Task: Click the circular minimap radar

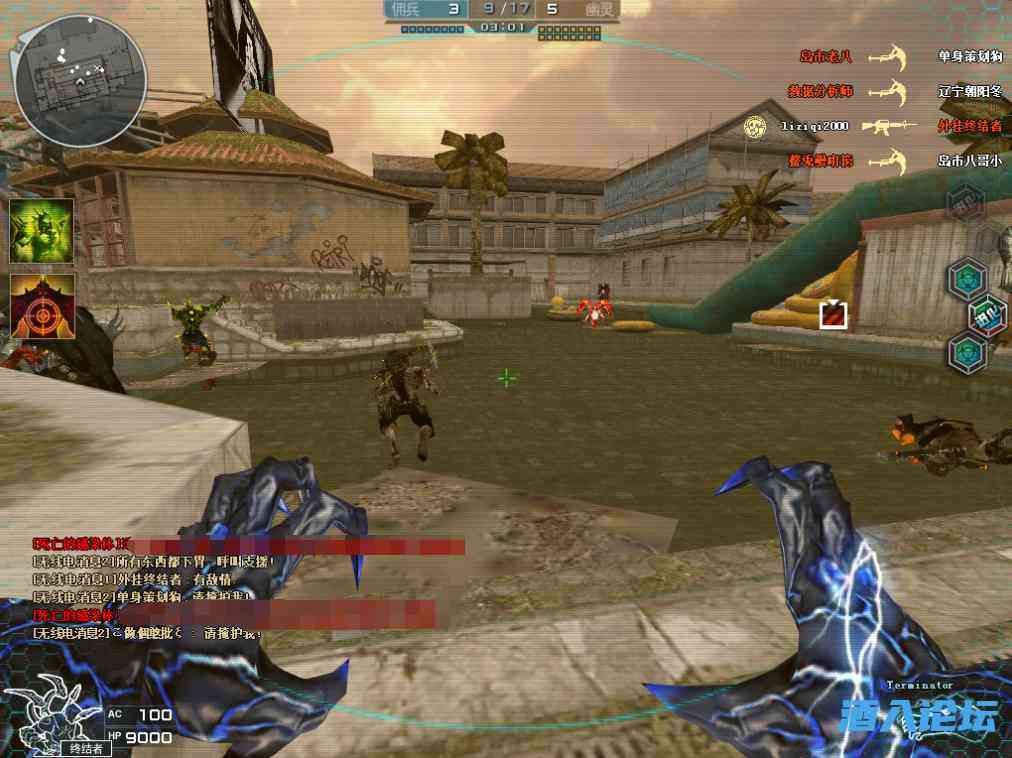Action: click(x=80, y=80)
